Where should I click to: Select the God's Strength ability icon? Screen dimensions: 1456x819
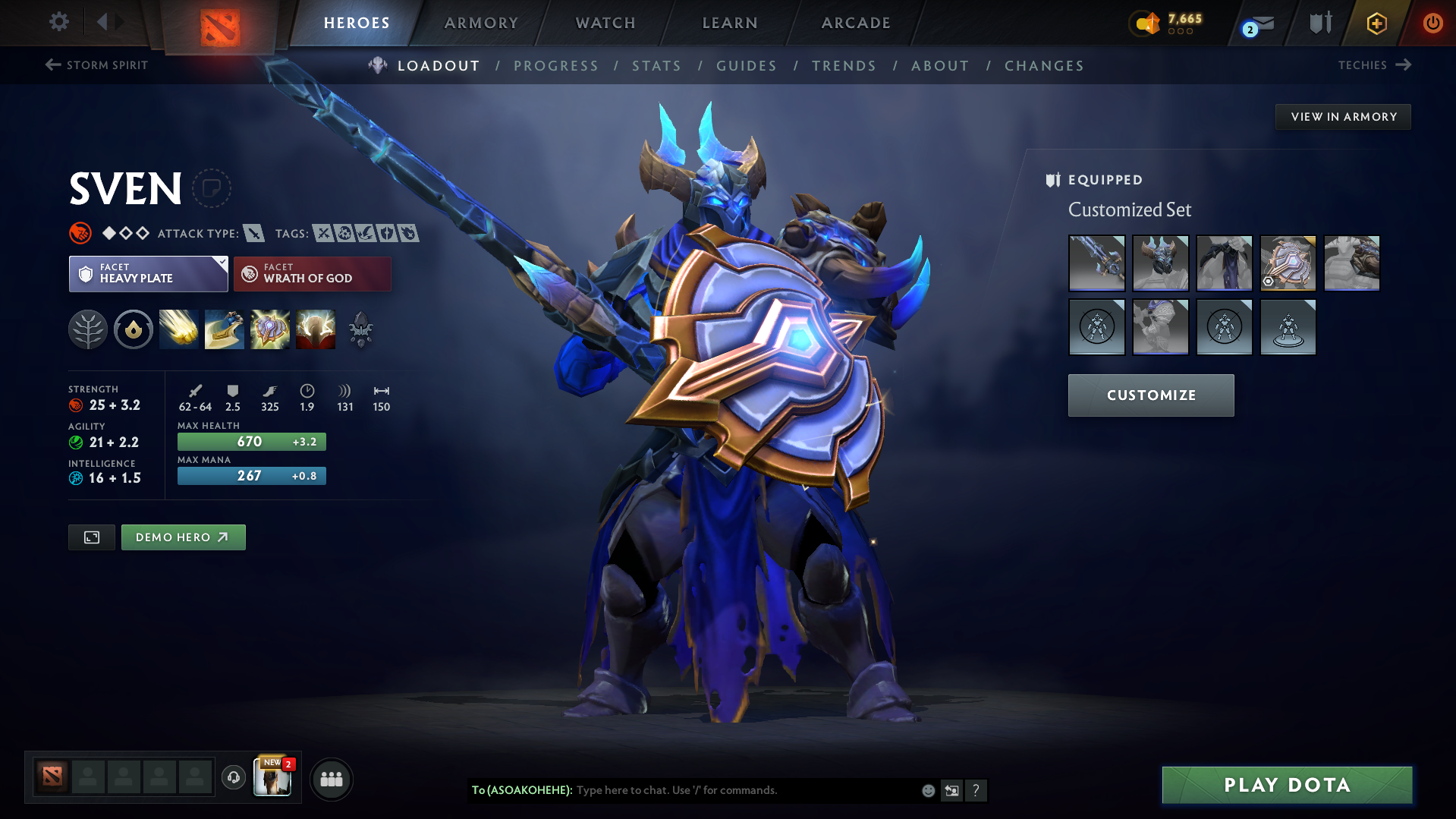click(316, 329)
